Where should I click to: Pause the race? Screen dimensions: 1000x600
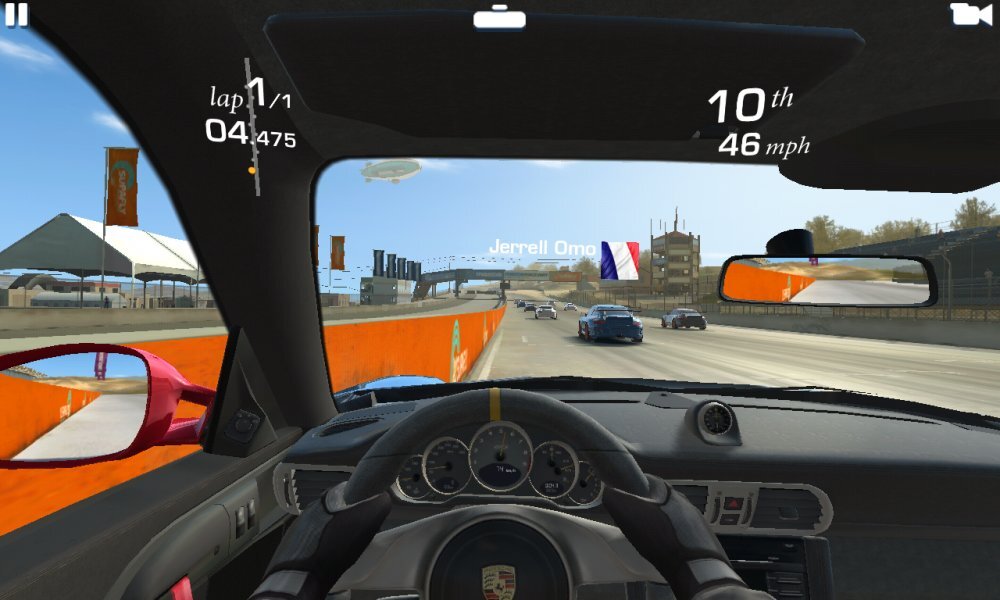coord(17,15)
